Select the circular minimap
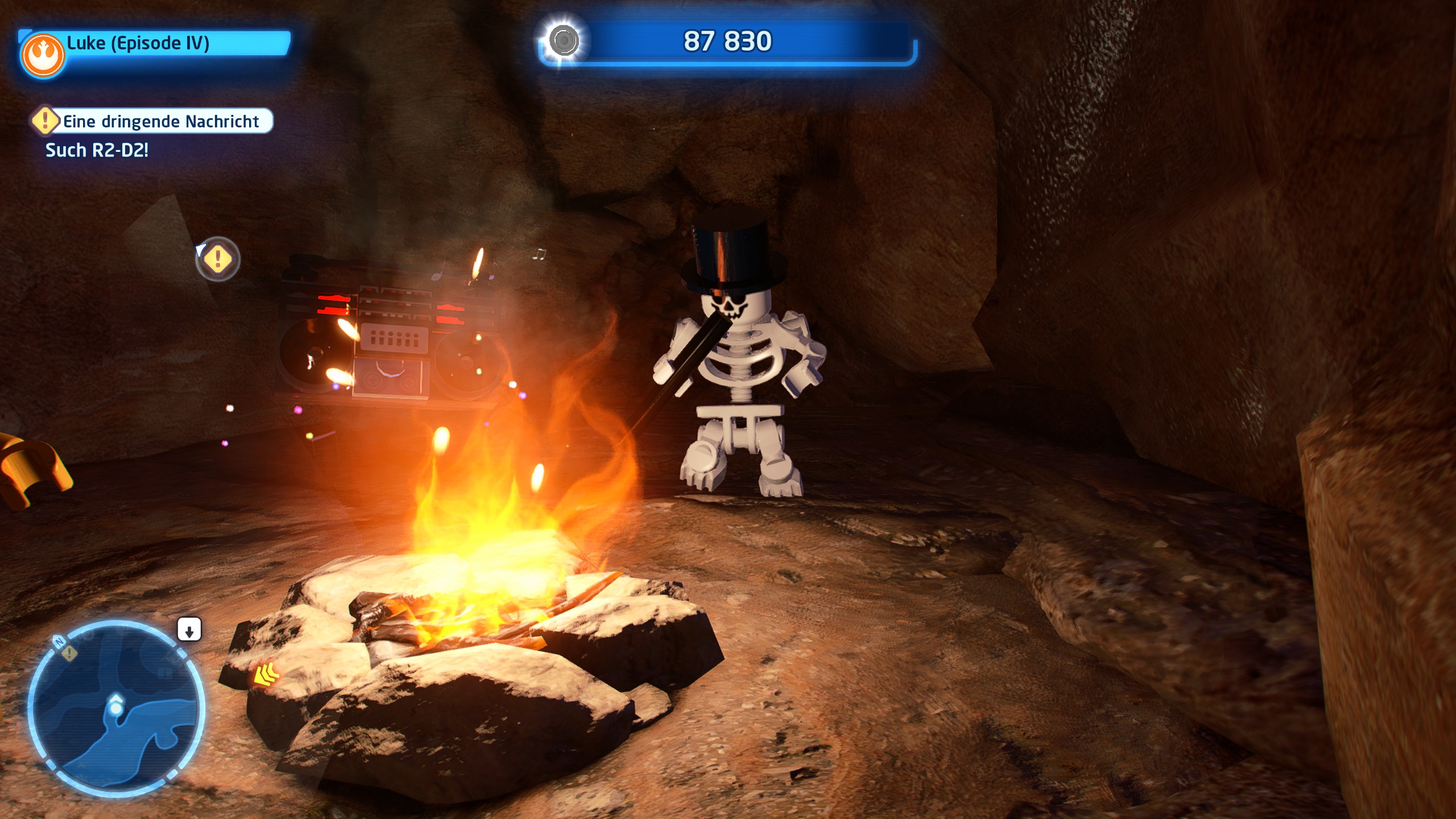The image size is (1456, 819). [x=116, y=708]
